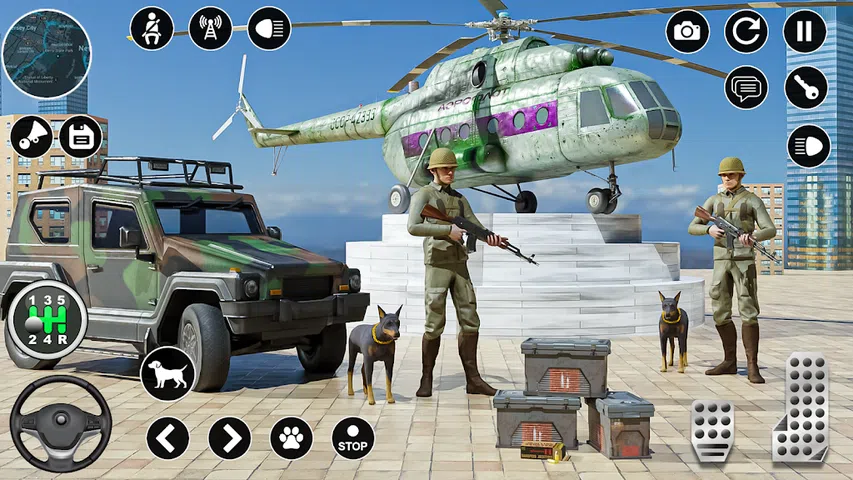Steer with the right arrow button
The width and height of the screenshot is (853, 480).
[x=230, y=437]
